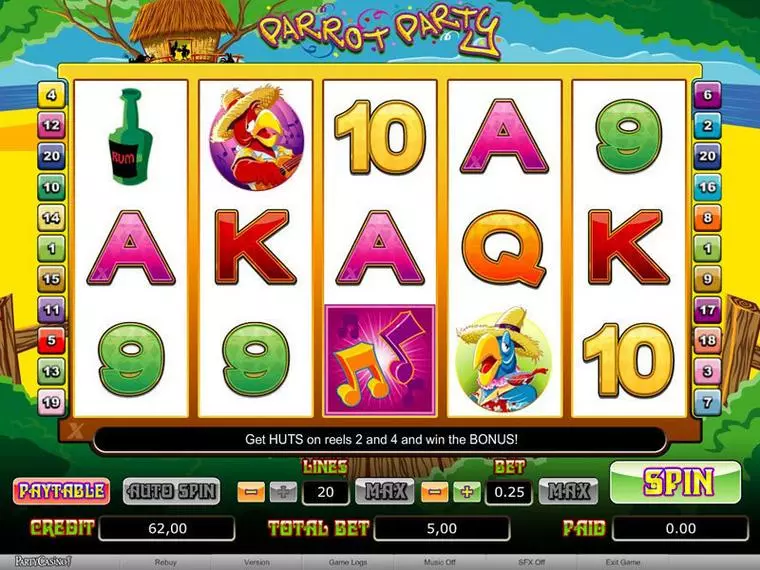
Task: Open Game Logs
Action: (347, 562)
